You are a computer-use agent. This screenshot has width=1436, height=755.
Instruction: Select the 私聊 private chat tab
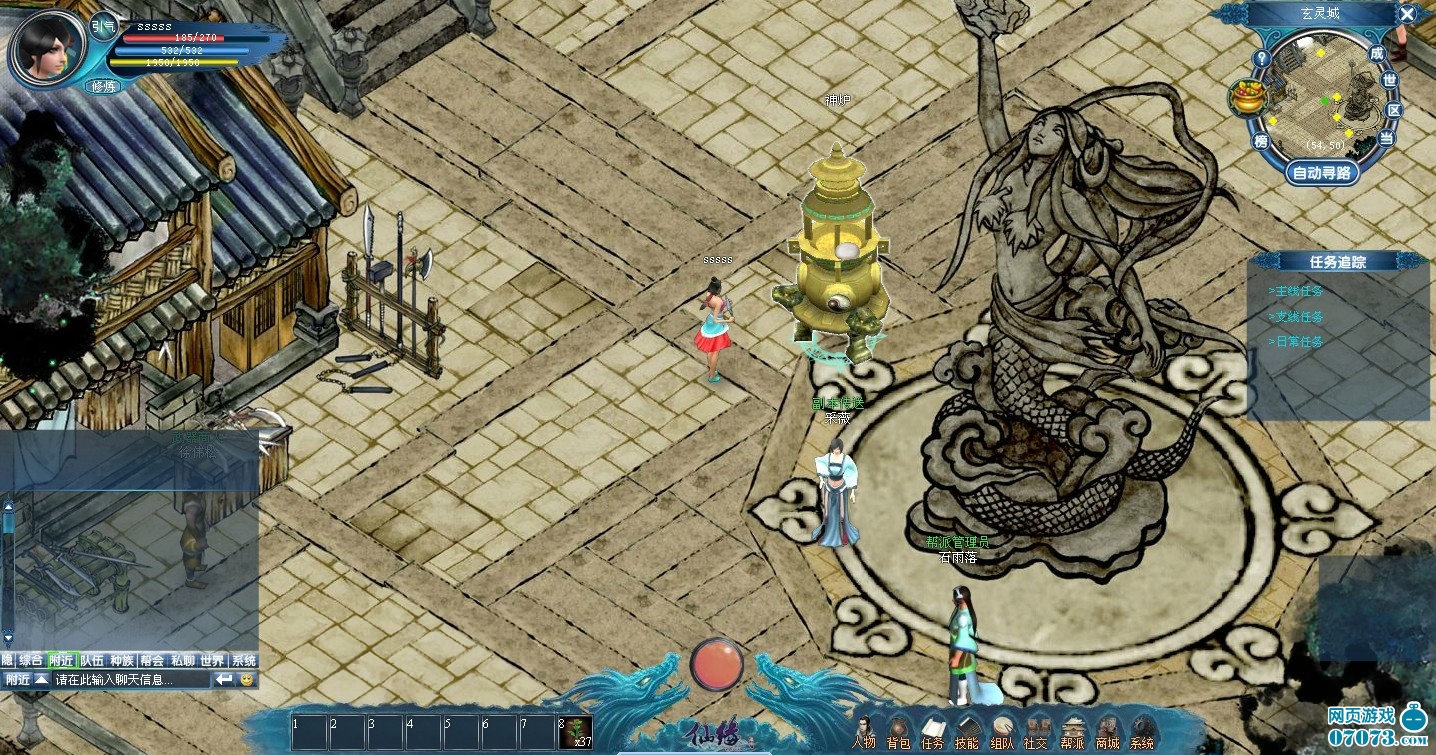click(182, 660)
